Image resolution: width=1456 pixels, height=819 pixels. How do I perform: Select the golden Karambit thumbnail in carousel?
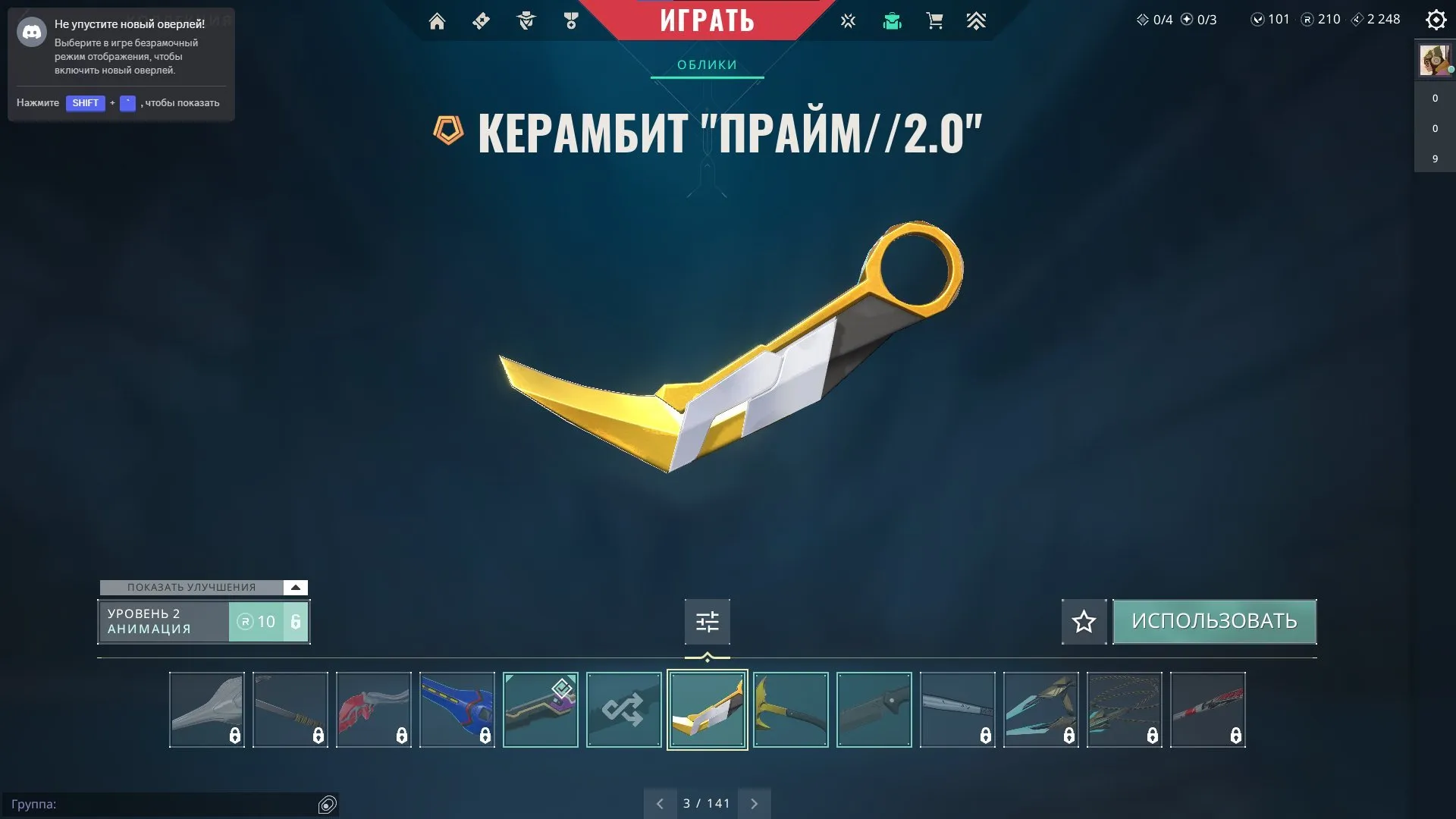(706, 710)
